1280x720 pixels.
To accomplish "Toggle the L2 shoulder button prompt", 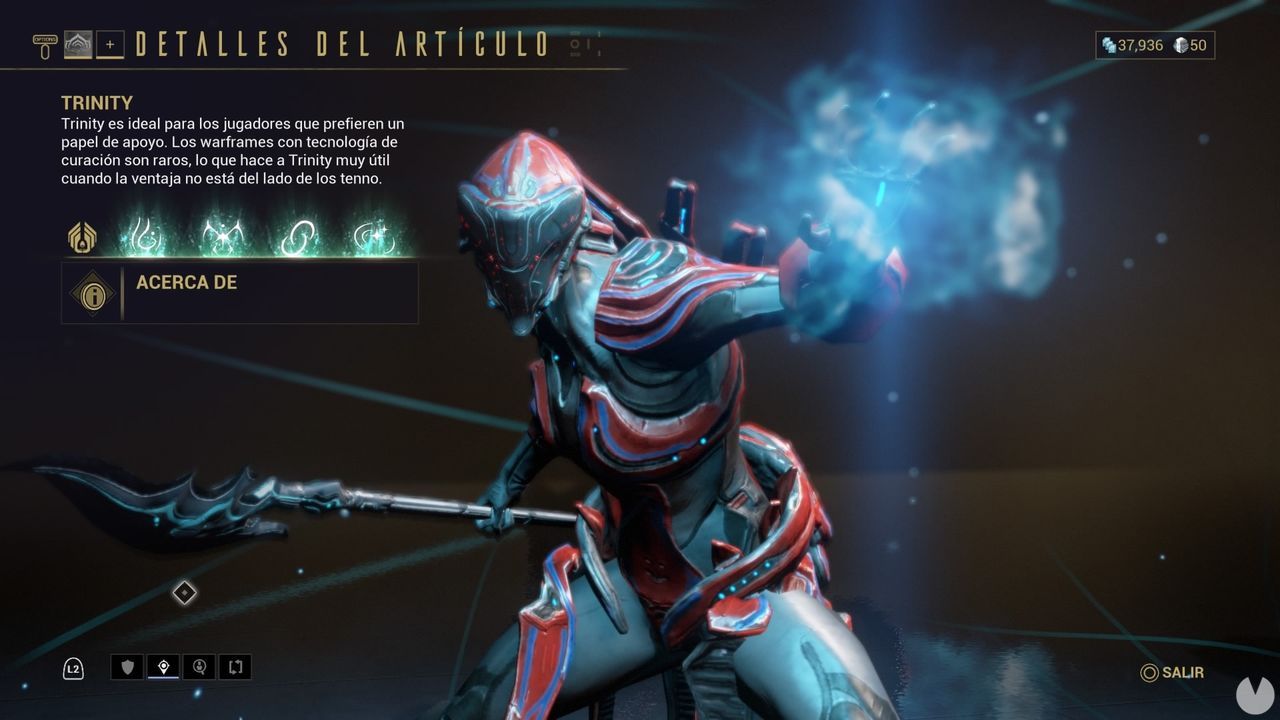I will [74, 666].
